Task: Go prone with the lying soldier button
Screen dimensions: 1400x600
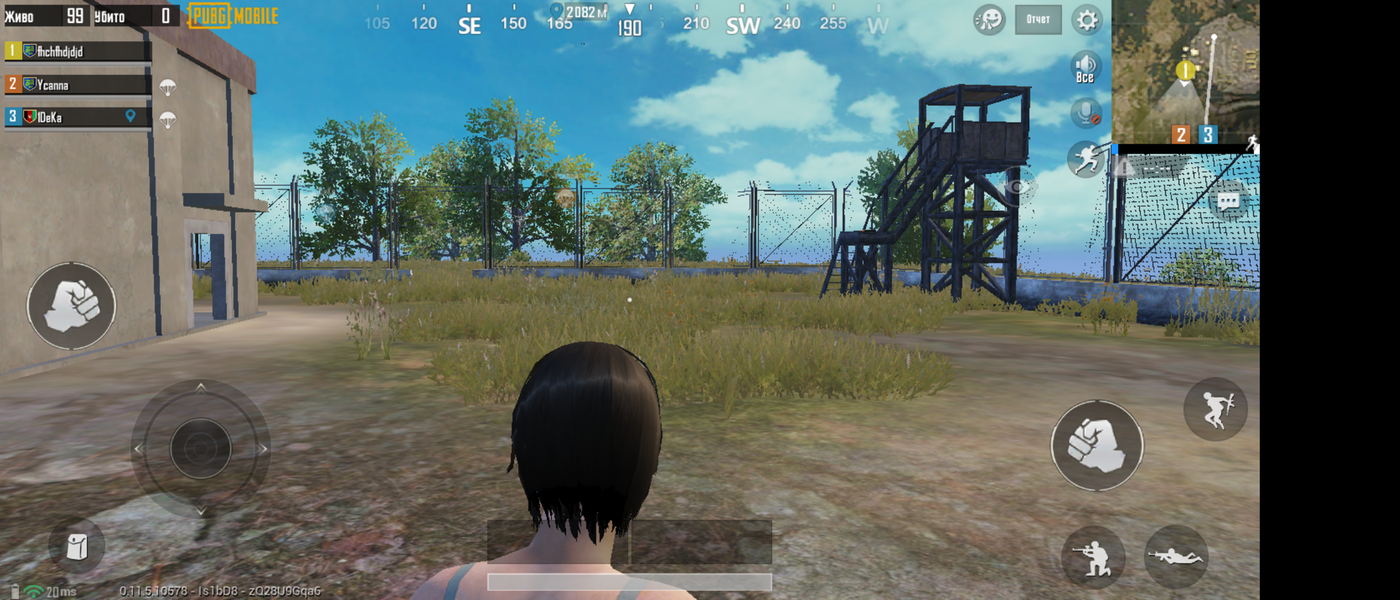Action: 1176,557
